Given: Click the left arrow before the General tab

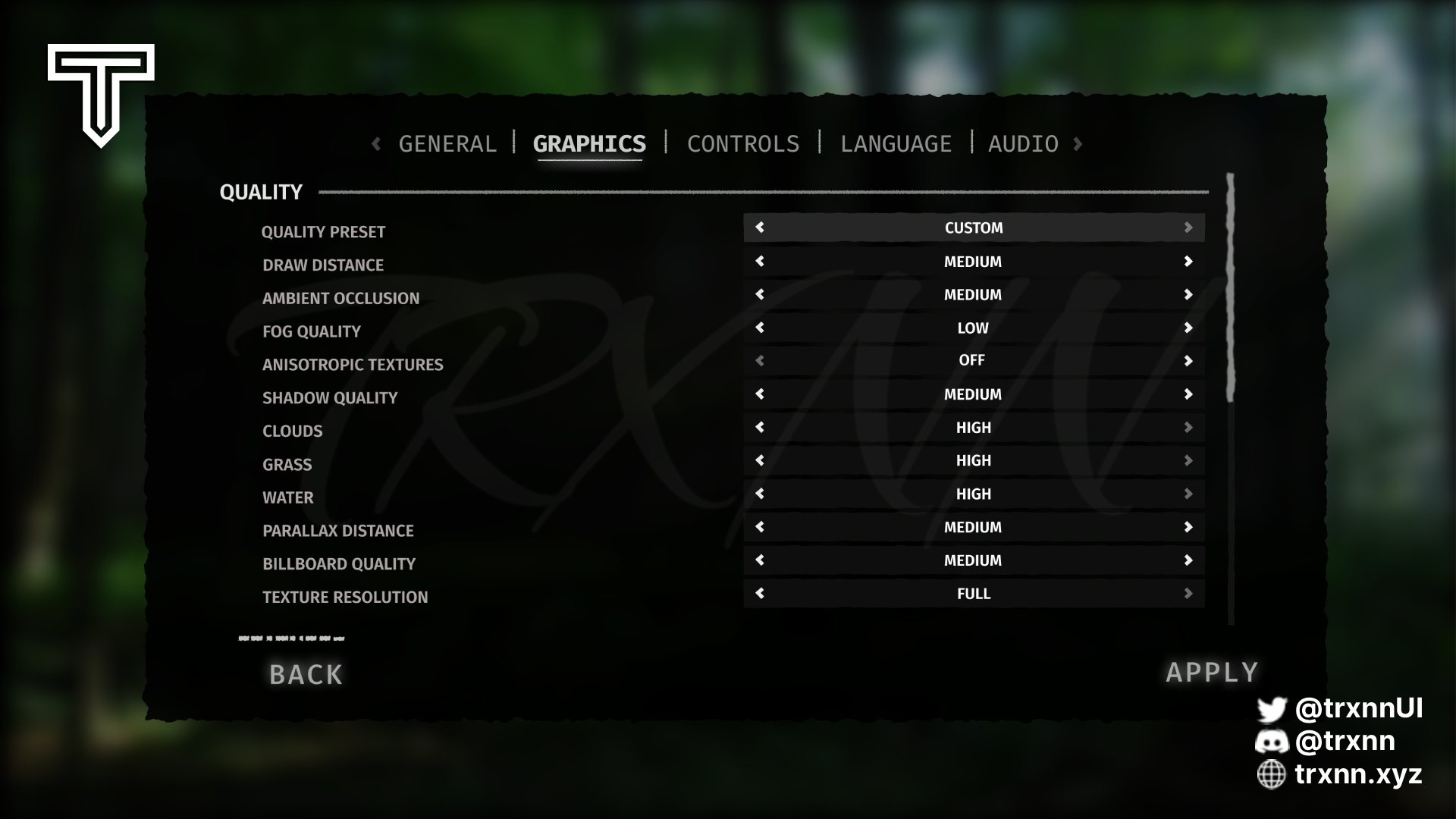Looking at the screenshot, I should 376,143.
